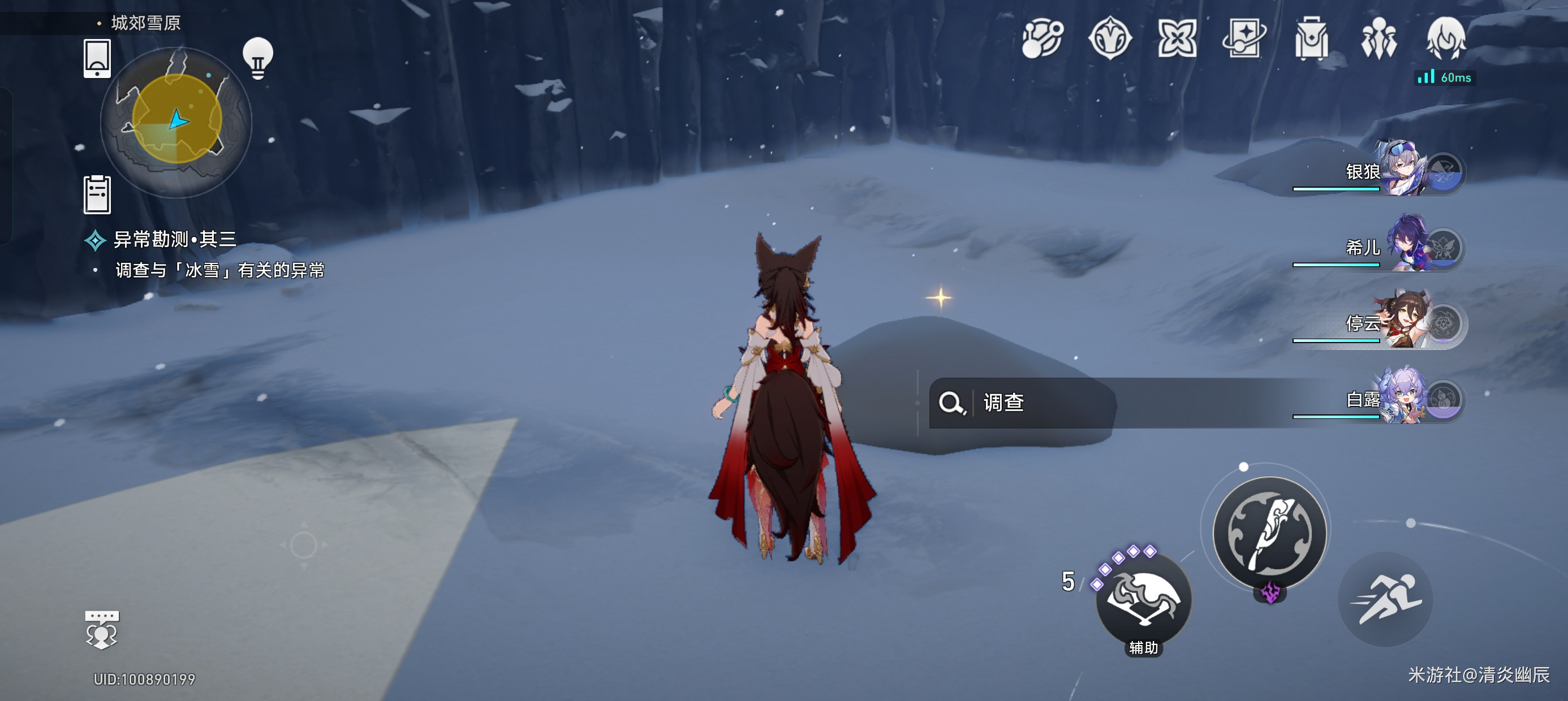The image size is (1568, 701).
Task: Open the backpack inventory icon
Action: (x=1311, y=38)
